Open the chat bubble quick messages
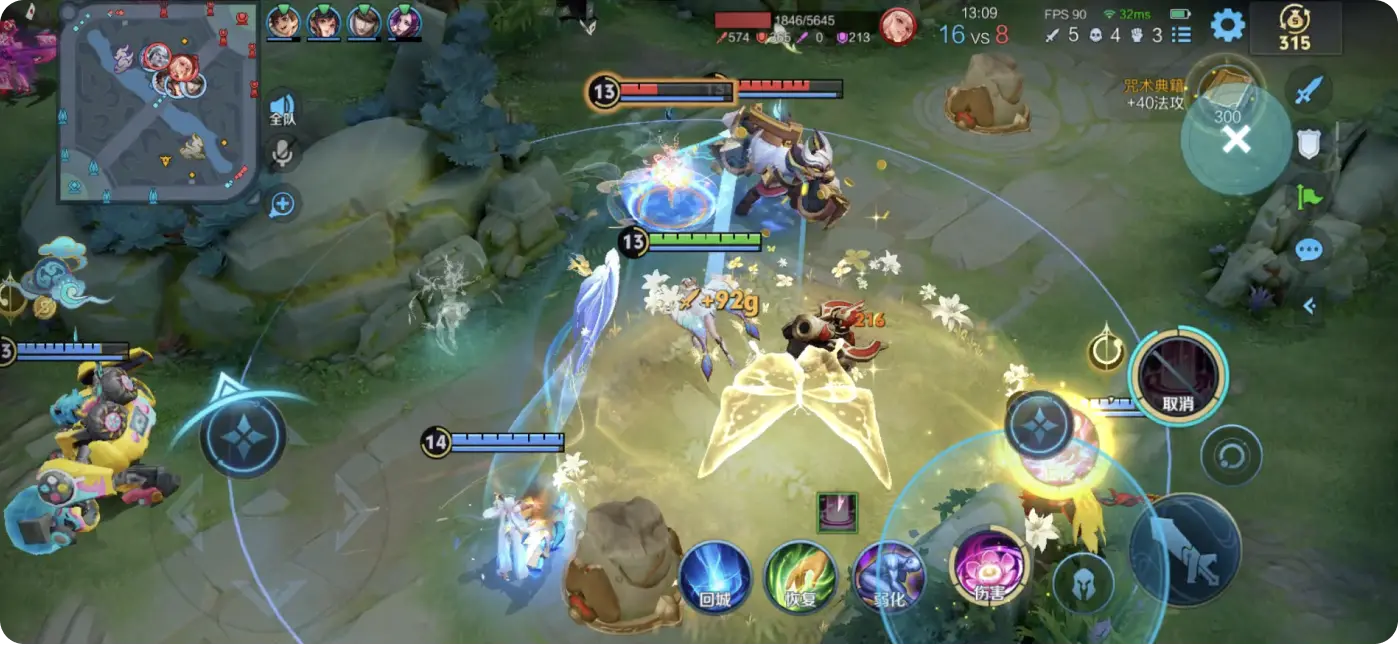Image resolution: width=1398 pixels, height=645 pixels. [x=1309, y=250]
